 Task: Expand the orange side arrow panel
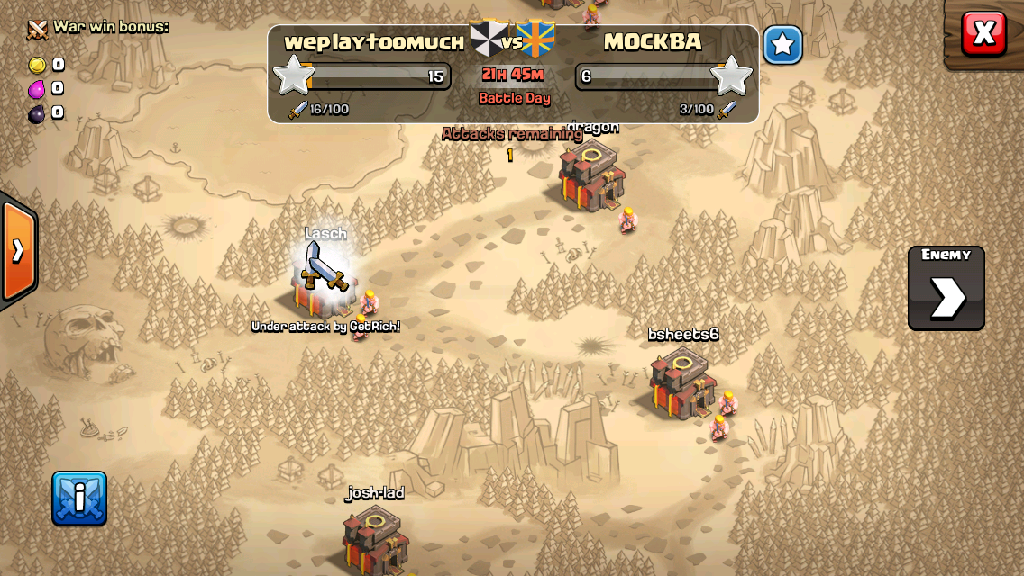point(18,250)
